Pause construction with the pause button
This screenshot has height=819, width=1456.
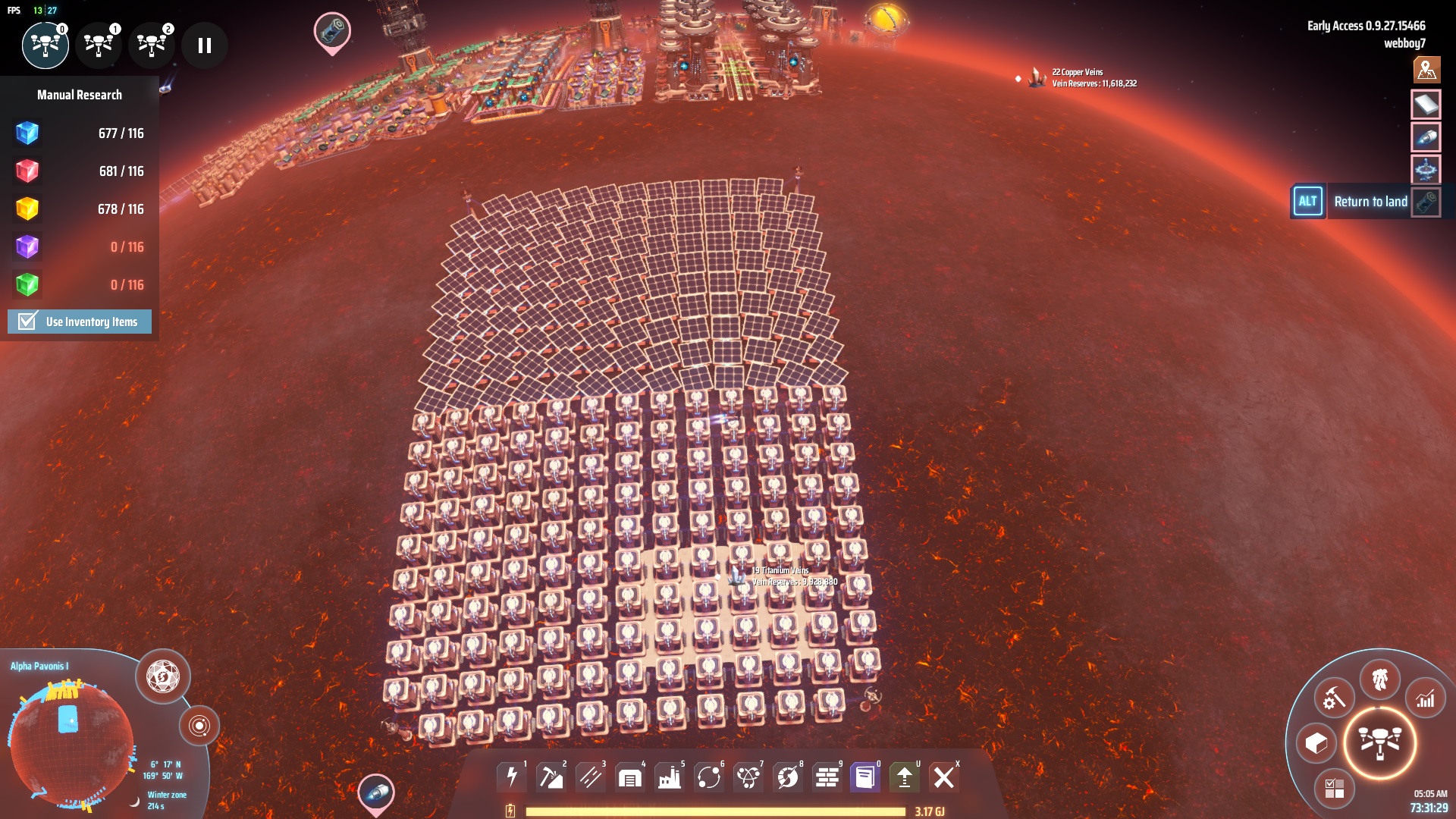click(x=204, y=45)
